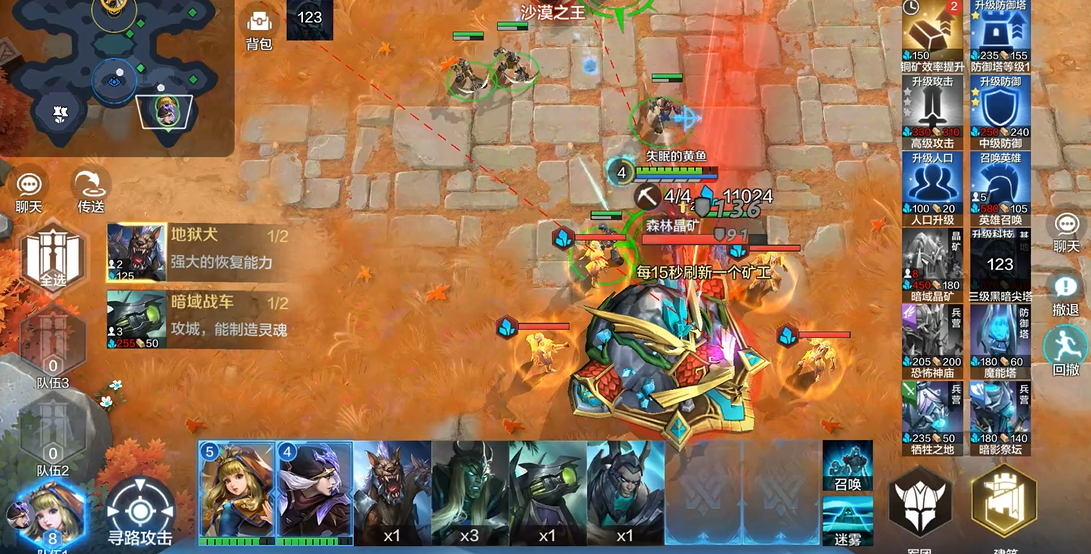Activate 寻路攻击 pathfinding attack
Image resolution: width=1091 pixels, height=554 pixels.
(x=140, y=510)
